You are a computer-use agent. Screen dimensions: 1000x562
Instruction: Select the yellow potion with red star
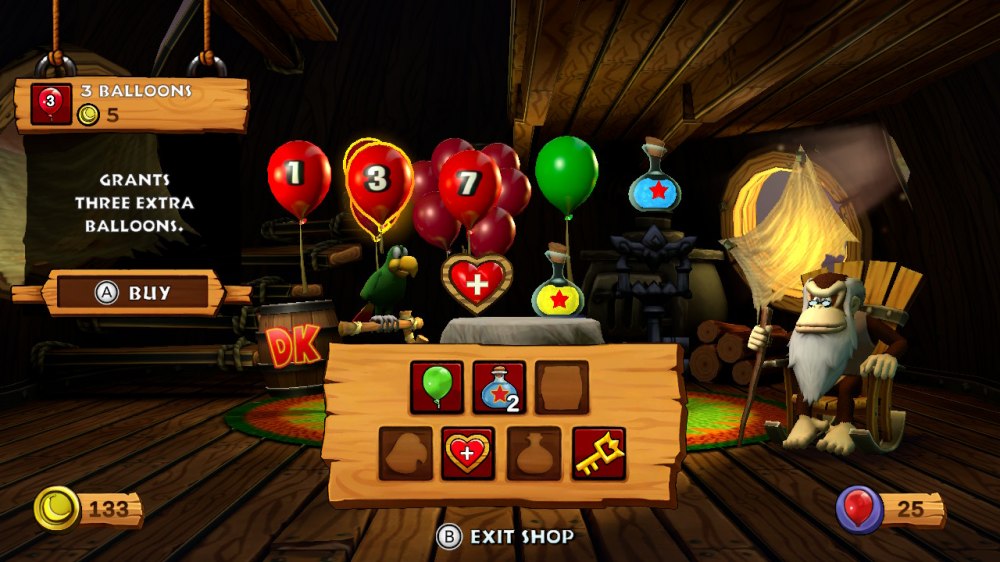558,290
